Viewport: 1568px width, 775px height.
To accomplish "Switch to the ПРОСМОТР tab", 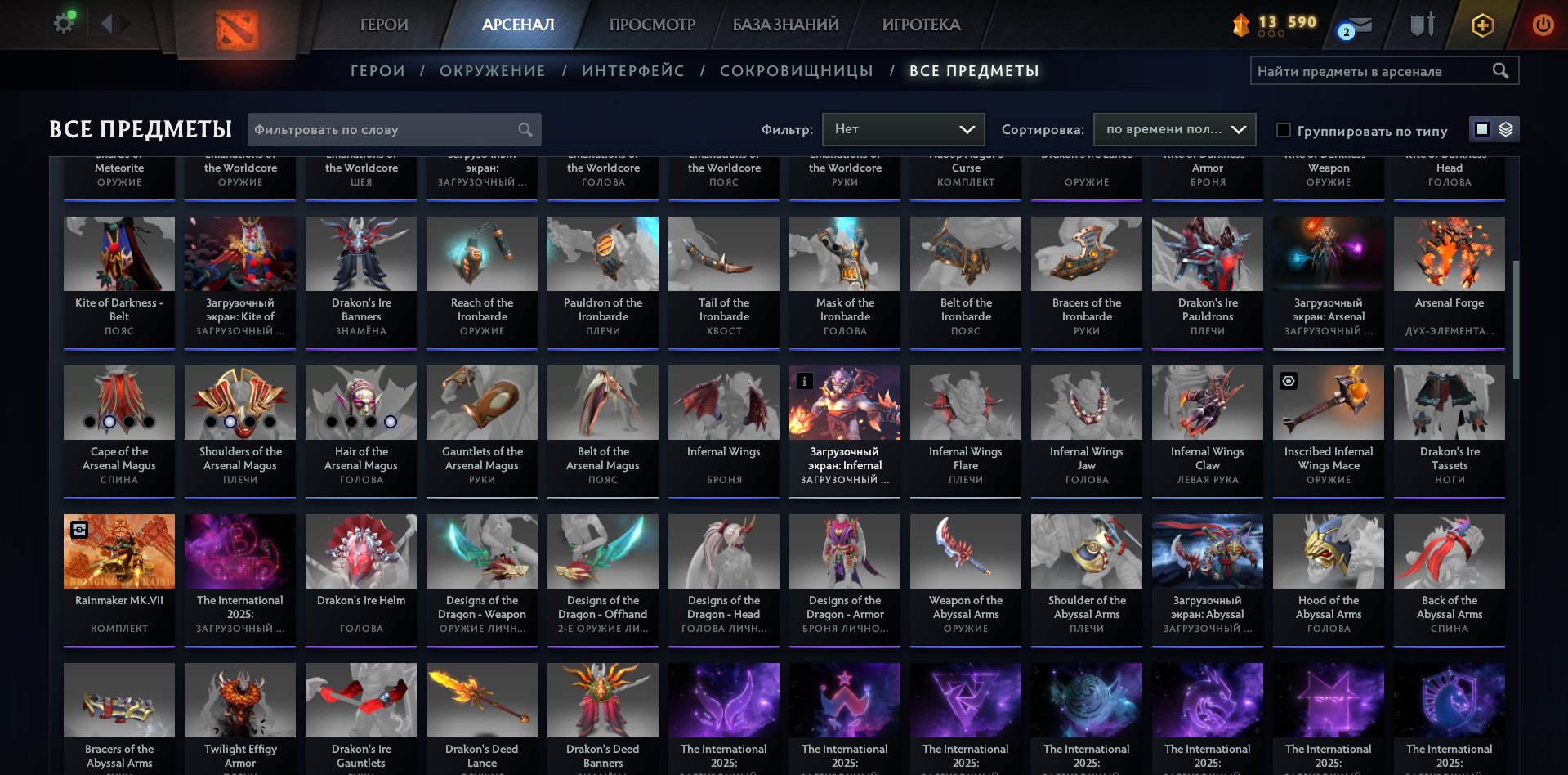I will tap(651, 25).
